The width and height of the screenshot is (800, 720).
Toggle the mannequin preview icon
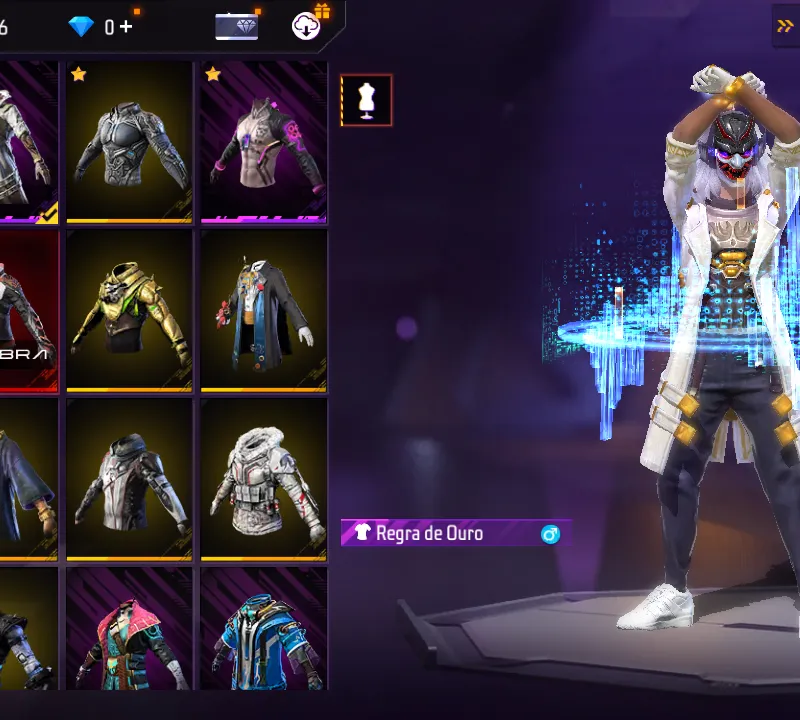pos(366,100)
